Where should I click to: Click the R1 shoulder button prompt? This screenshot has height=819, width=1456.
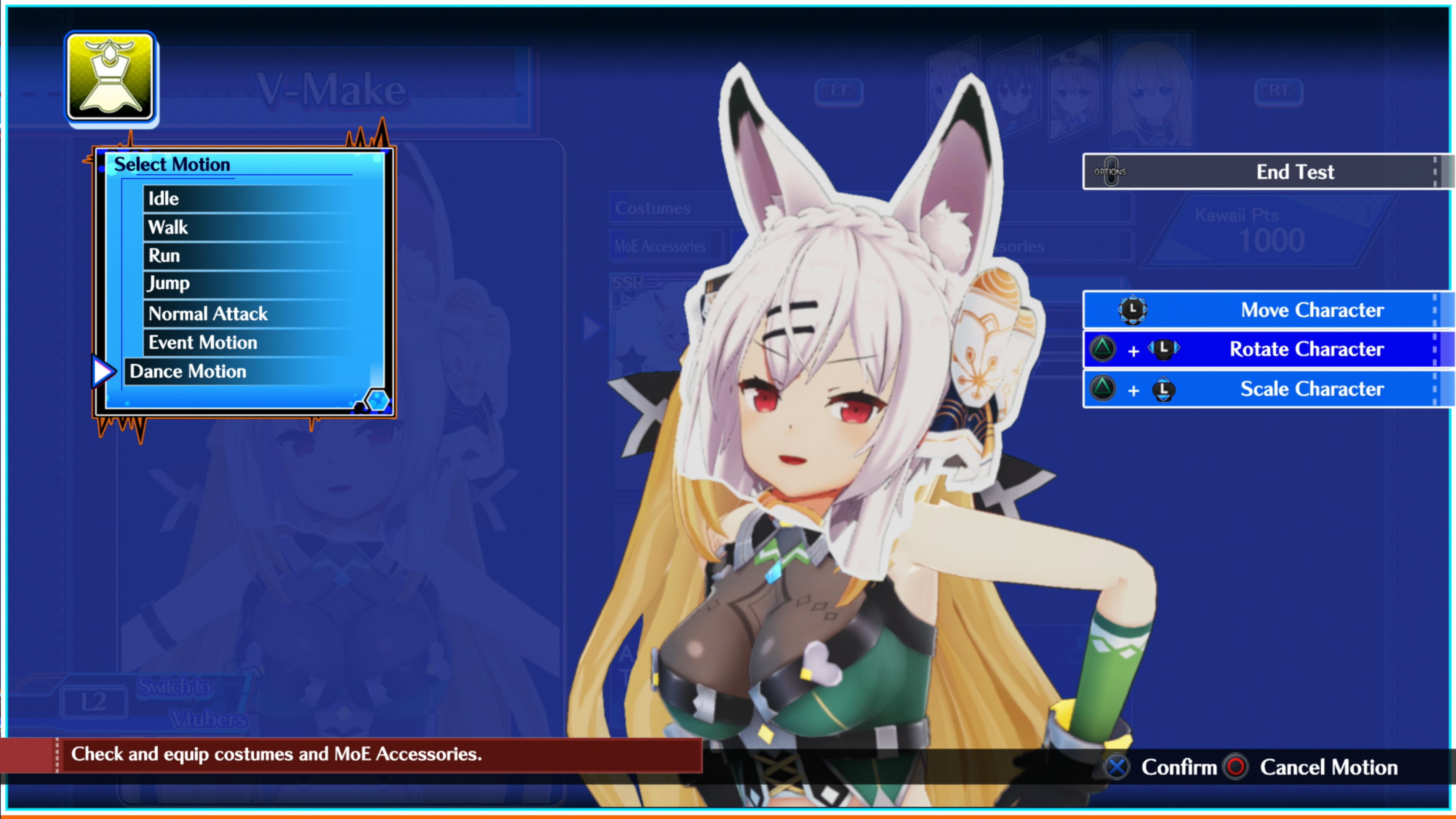(x=1279, y=91)
